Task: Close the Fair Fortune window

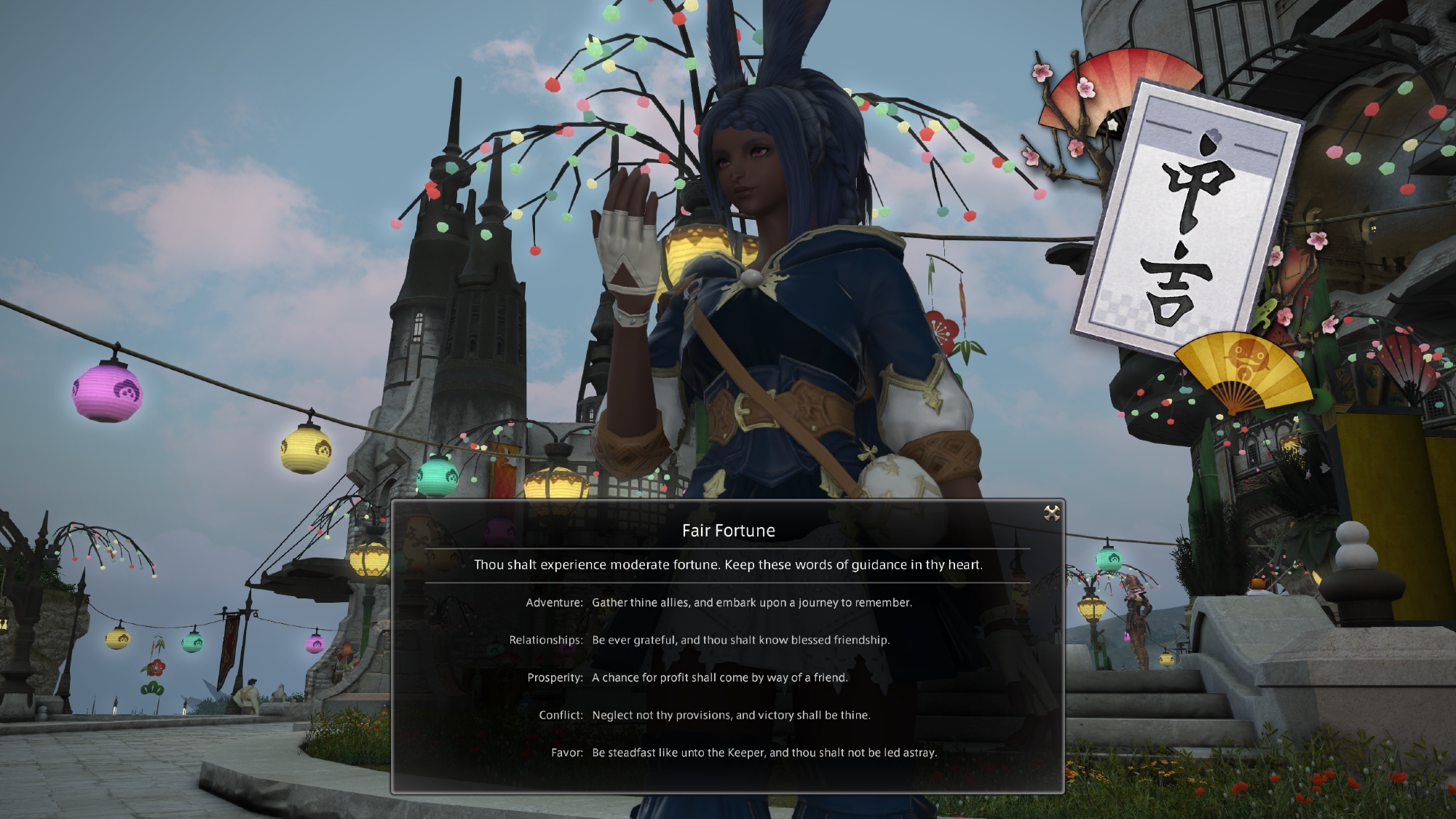Action: (x=1051, y=514)
